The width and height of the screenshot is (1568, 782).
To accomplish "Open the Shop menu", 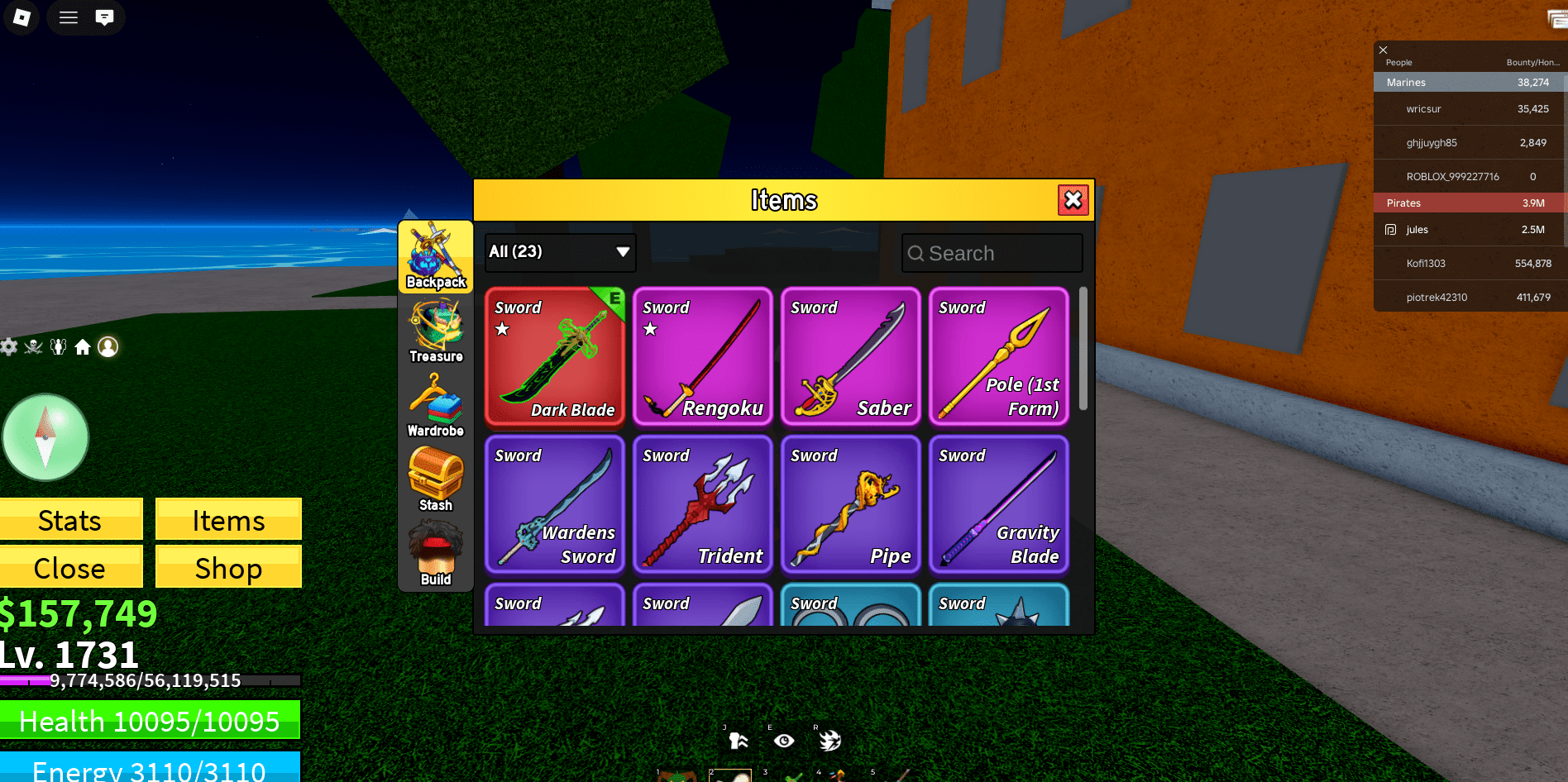I will pos(228,568).
